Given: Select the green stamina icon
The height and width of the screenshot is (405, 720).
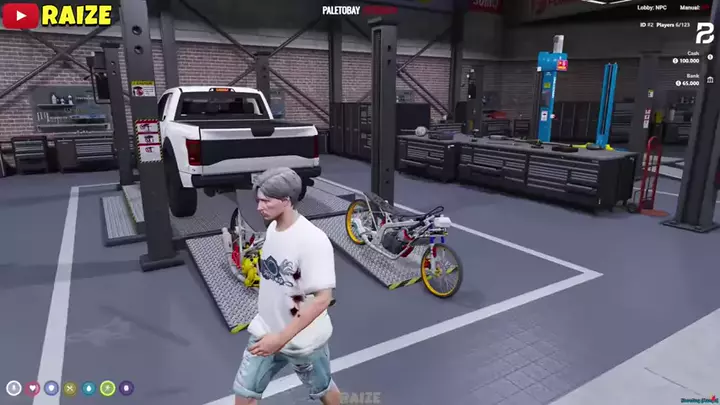Looking at the screenshot, I should tap(107, 388).
